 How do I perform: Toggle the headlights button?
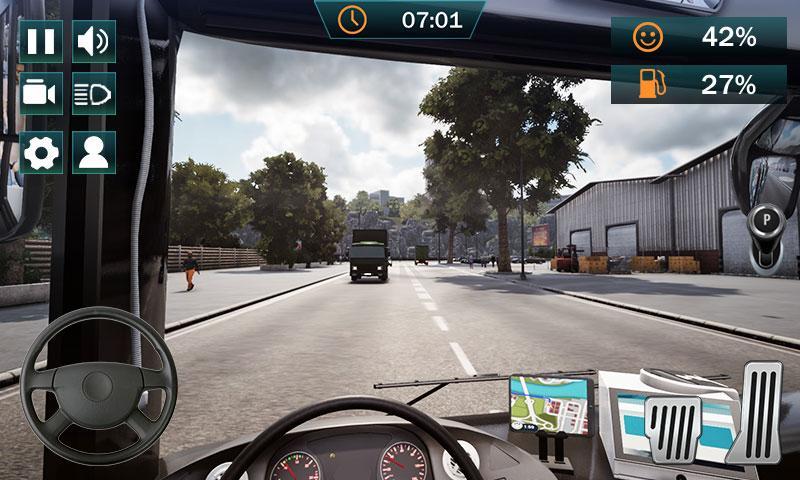pos(93,94)
